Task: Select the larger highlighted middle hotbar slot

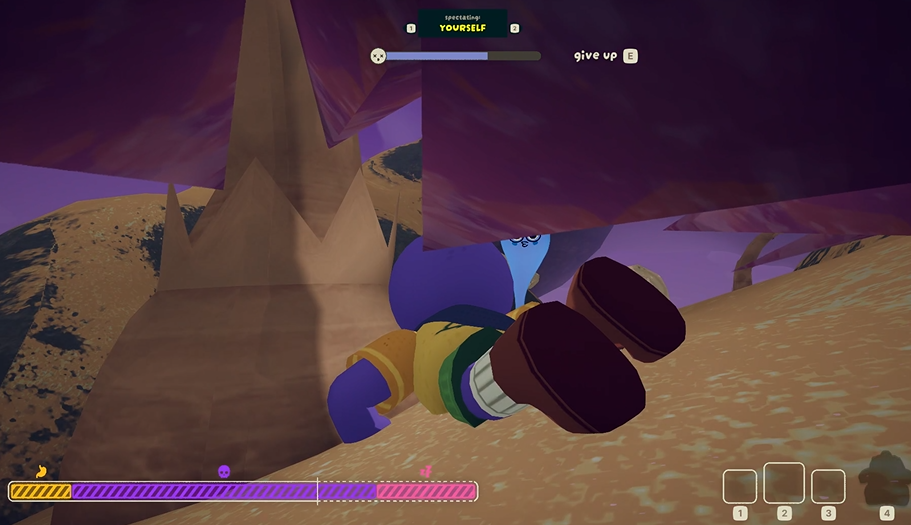Action: tap(784, 483)
